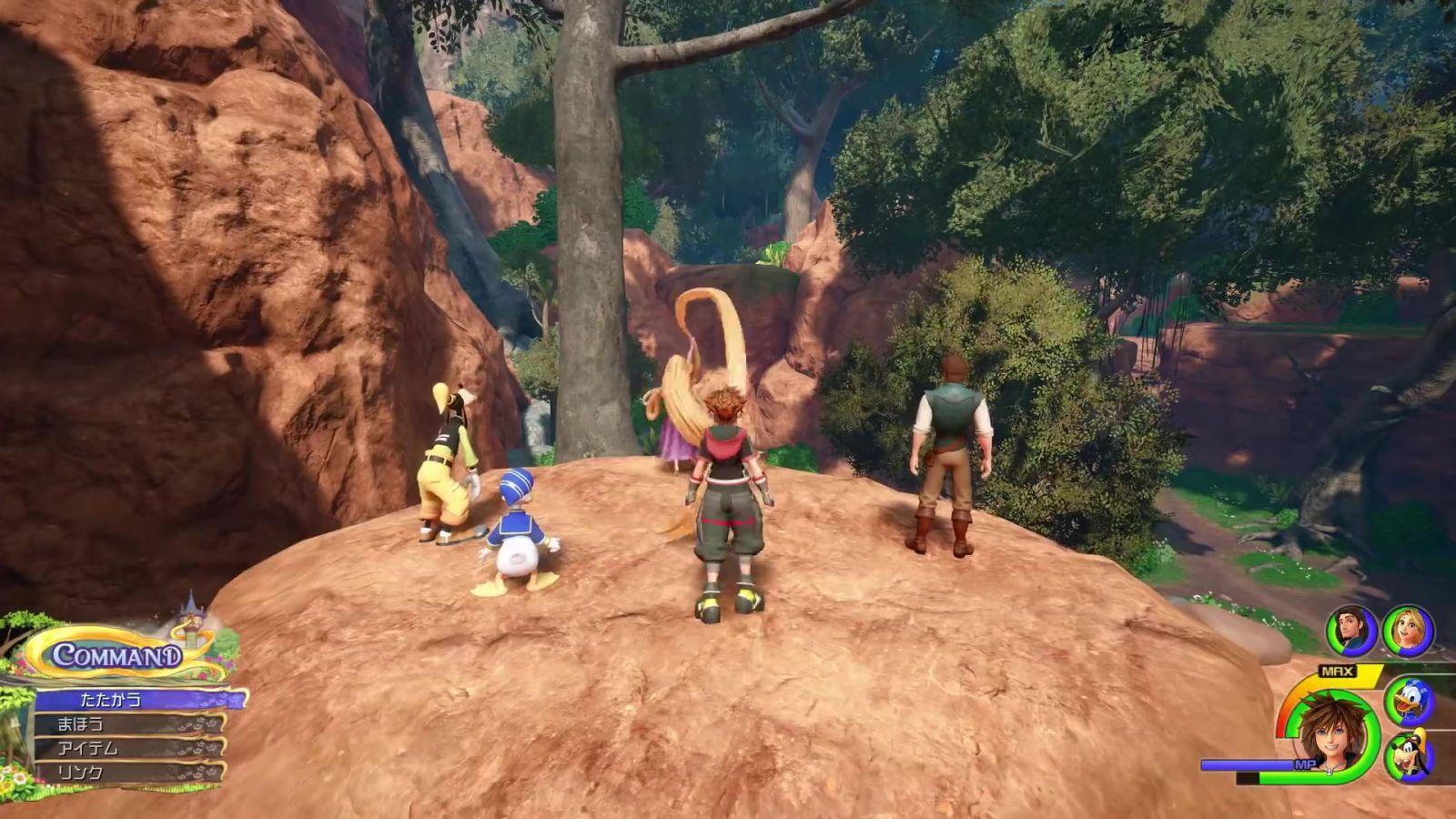
Task: Click Rapunzel's party portrait
Action: pyautogui.click(x=1408, y=631)
